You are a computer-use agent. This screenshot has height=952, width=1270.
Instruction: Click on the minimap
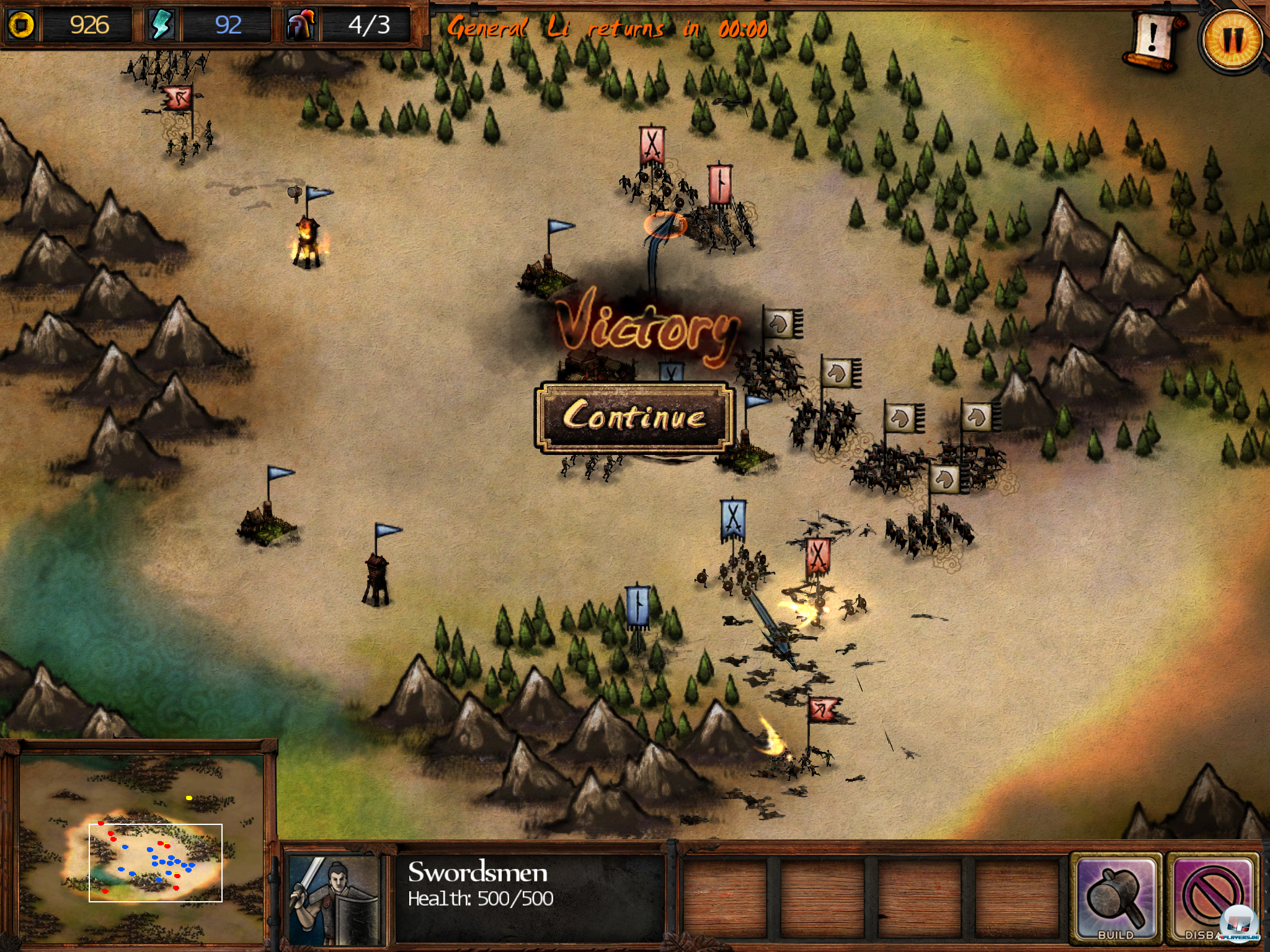click(x=141, y=848)
